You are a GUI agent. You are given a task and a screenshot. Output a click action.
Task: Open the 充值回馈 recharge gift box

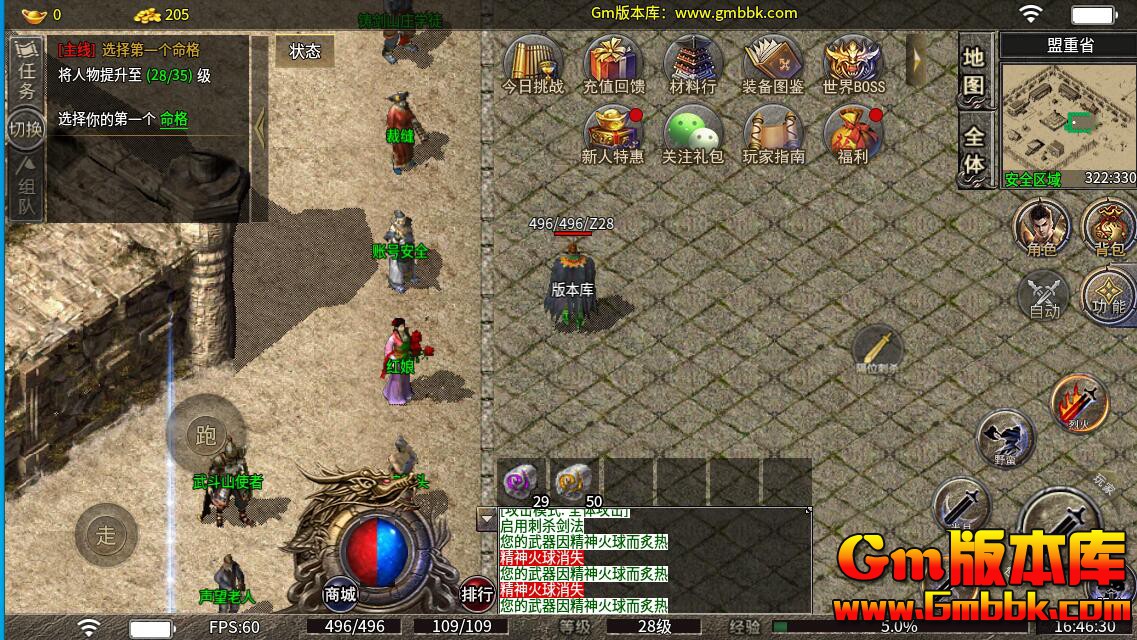pos(613,64)
